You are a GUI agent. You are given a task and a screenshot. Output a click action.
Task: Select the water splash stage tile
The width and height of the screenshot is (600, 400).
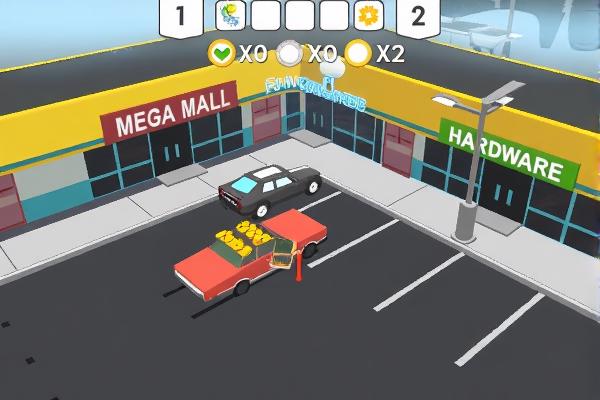point(231,15)
